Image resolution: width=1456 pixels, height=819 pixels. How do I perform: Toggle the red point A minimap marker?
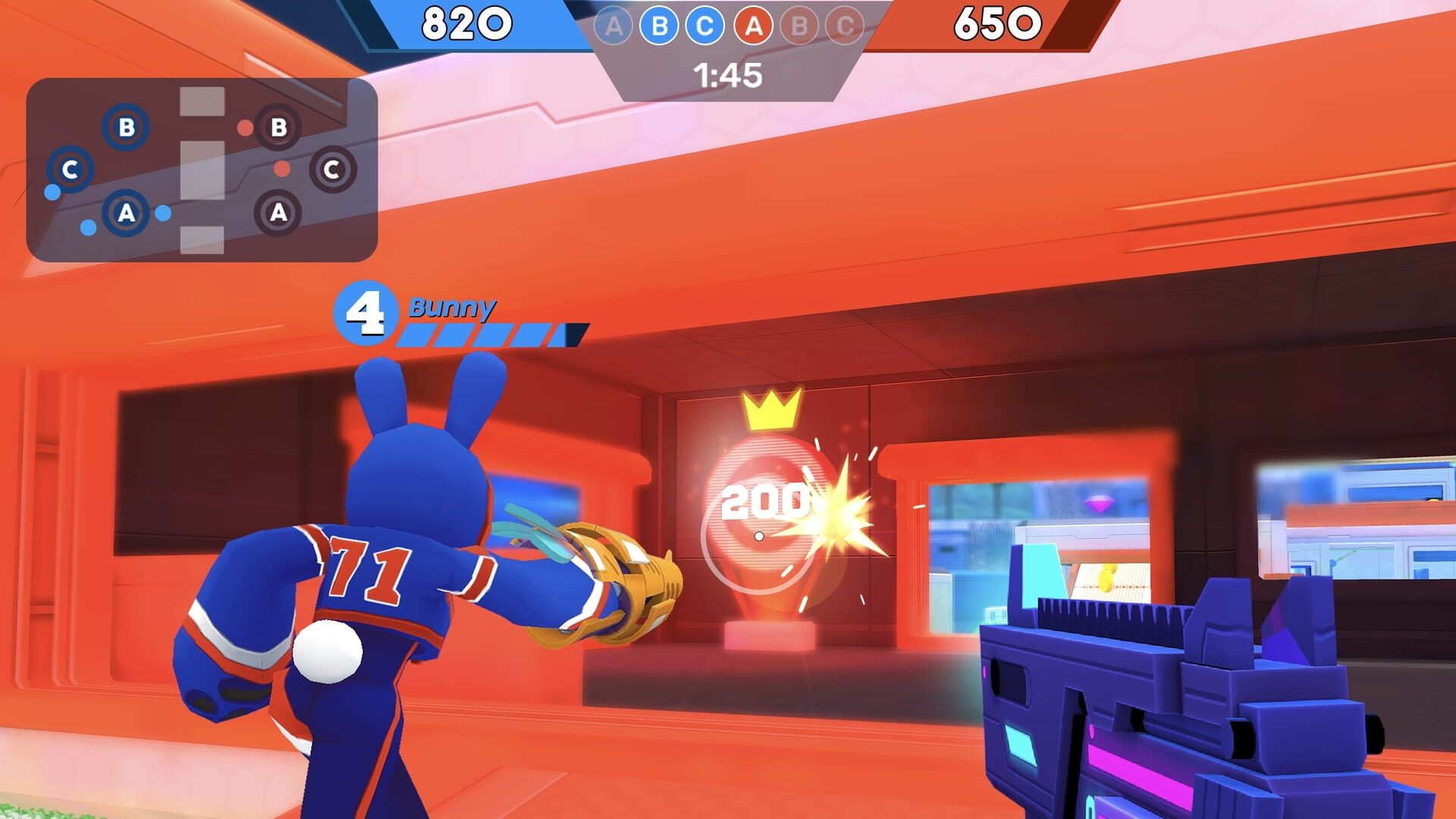277,213
